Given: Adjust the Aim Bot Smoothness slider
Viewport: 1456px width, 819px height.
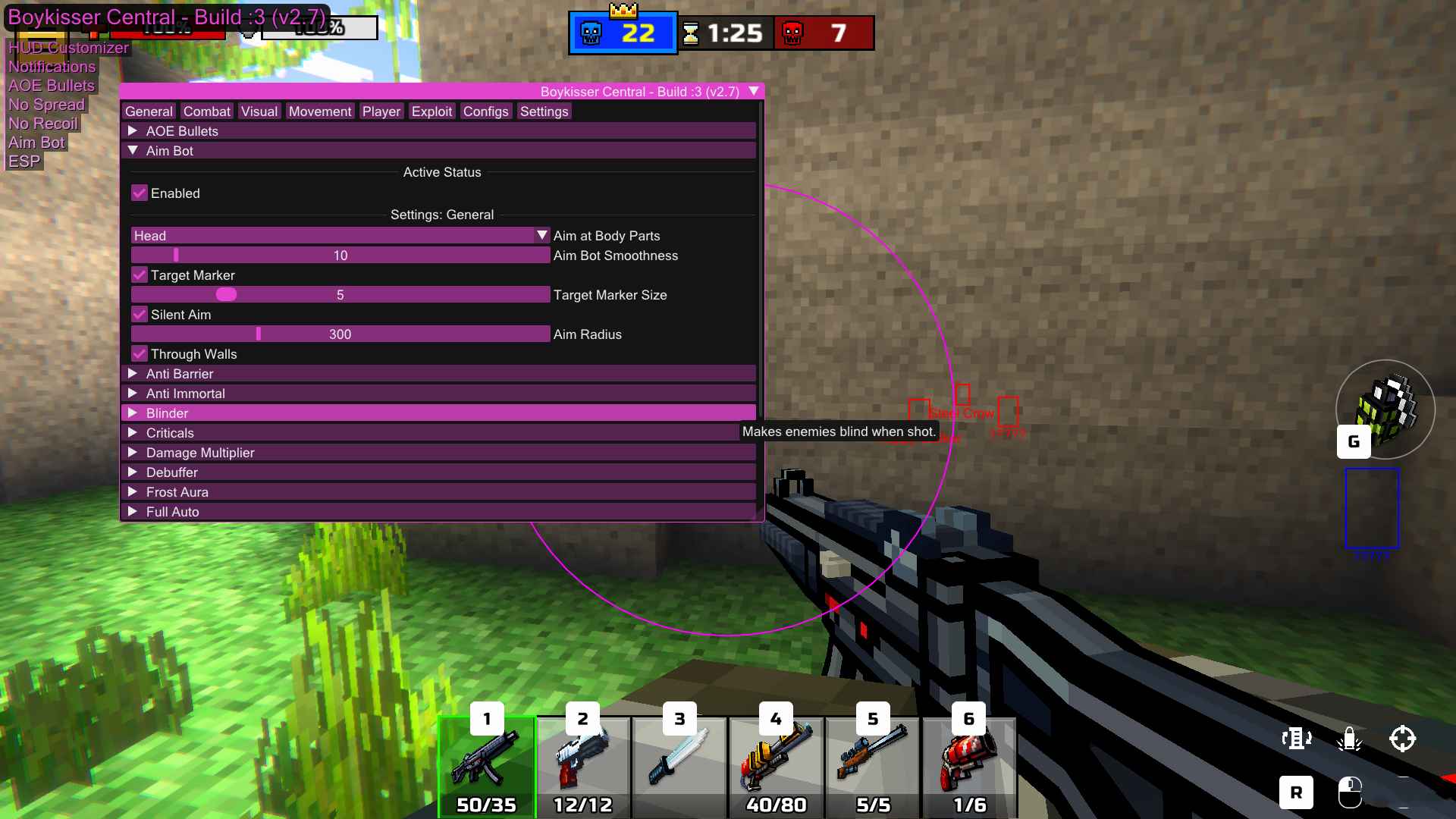Looking at the screenshot, I should [339, 256].
